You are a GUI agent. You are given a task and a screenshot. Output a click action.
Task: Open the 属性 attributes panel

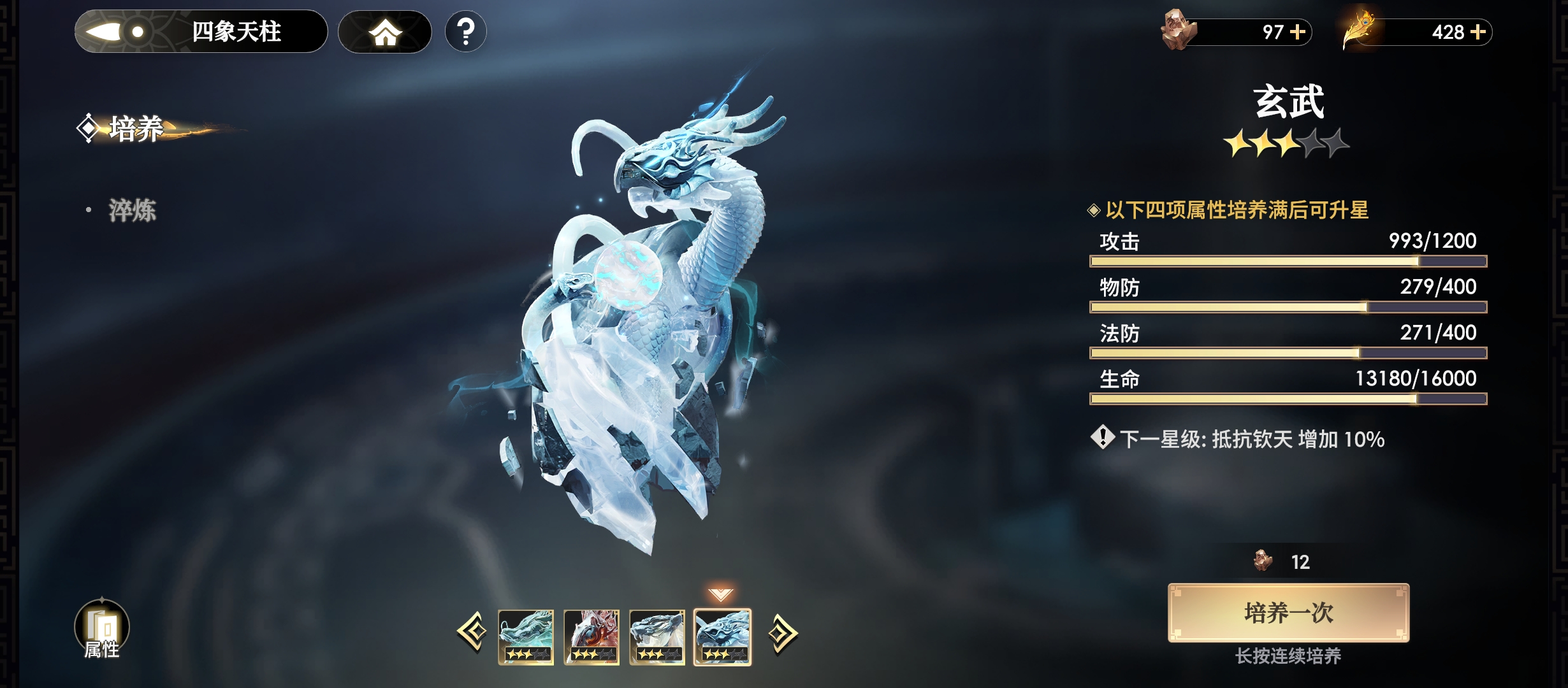102,629
